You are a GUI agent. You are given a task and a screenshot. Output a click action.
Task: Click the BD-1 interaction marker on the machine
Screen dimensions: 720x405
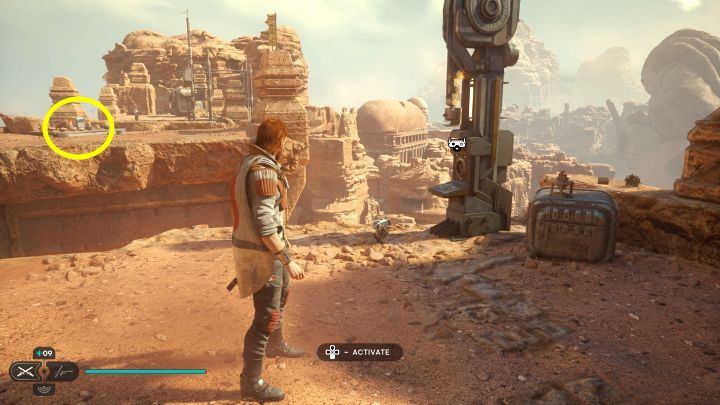coord(458,144)
